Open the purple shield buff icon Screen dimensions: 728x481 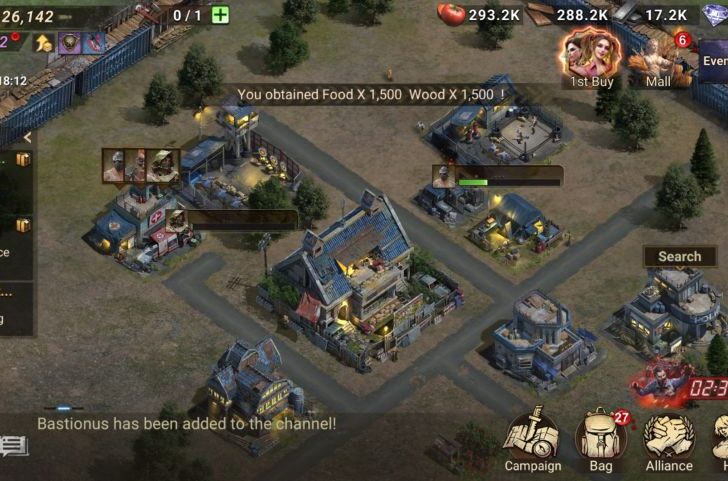click(70, 42)
